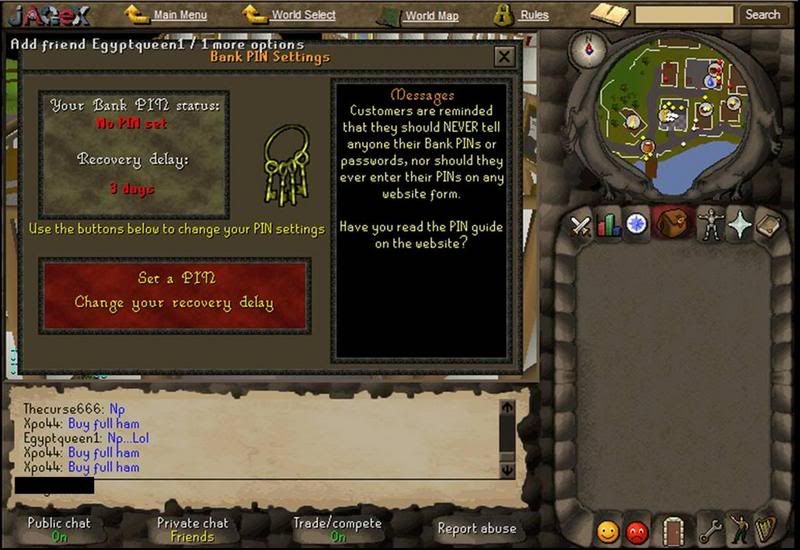Toggle the Public chat setting
800x550 pixels.
[58, 529]
